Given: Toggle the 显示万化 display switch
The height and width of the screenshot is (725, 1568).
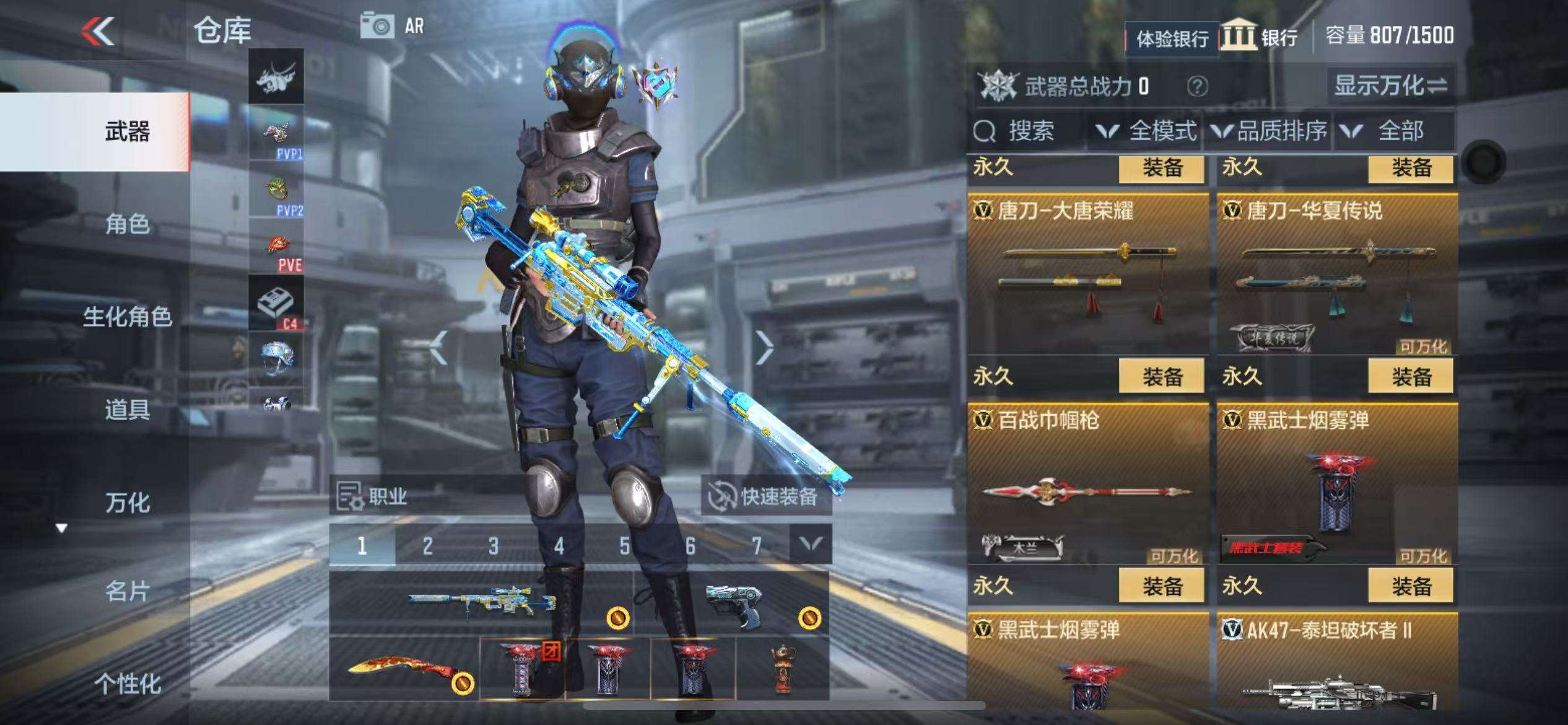Looking at the screenshot, I should tap(1390, 86).
